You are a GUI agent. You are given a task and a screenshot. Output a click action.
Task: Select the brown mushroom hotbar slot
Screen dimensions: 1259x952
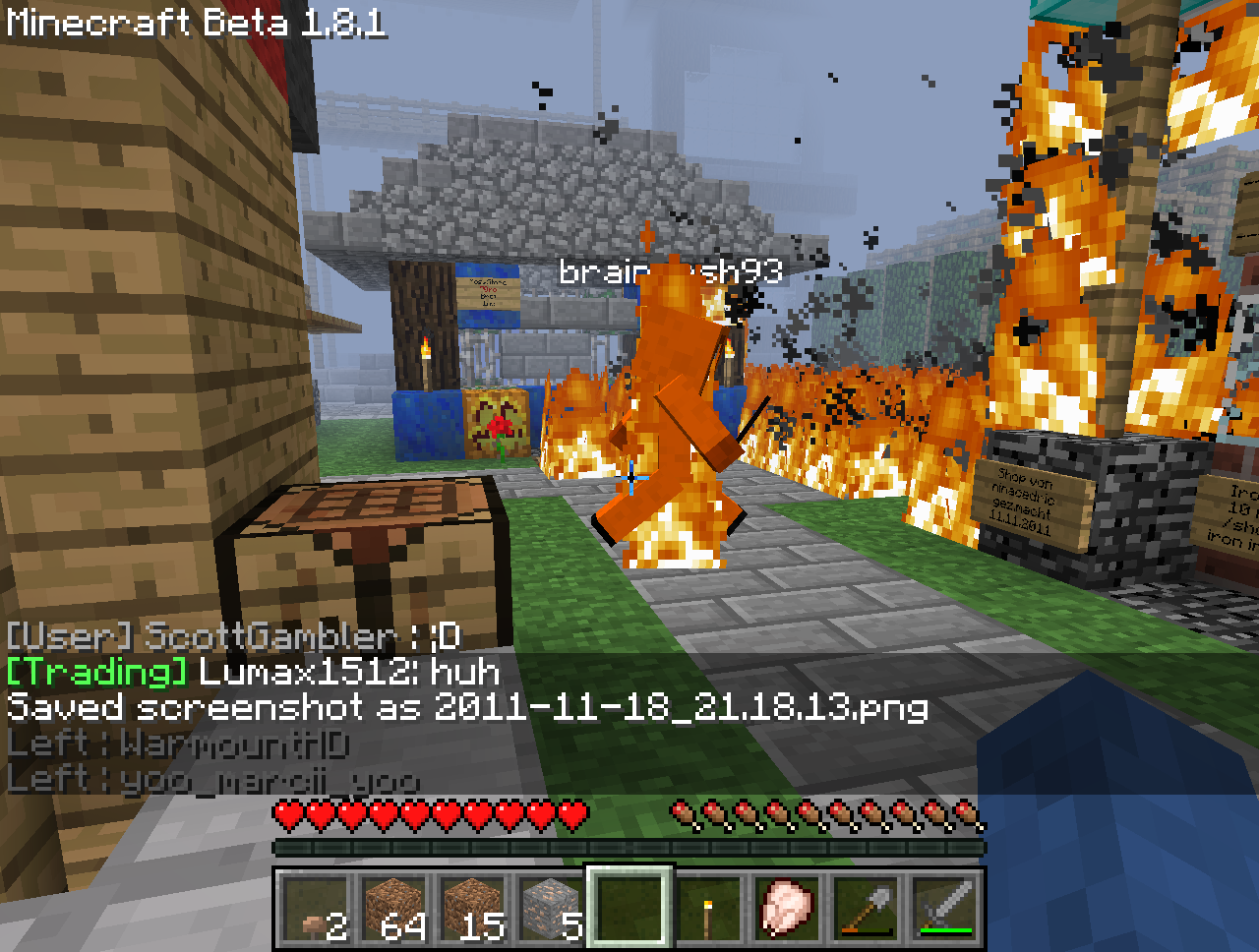(315, 909)
